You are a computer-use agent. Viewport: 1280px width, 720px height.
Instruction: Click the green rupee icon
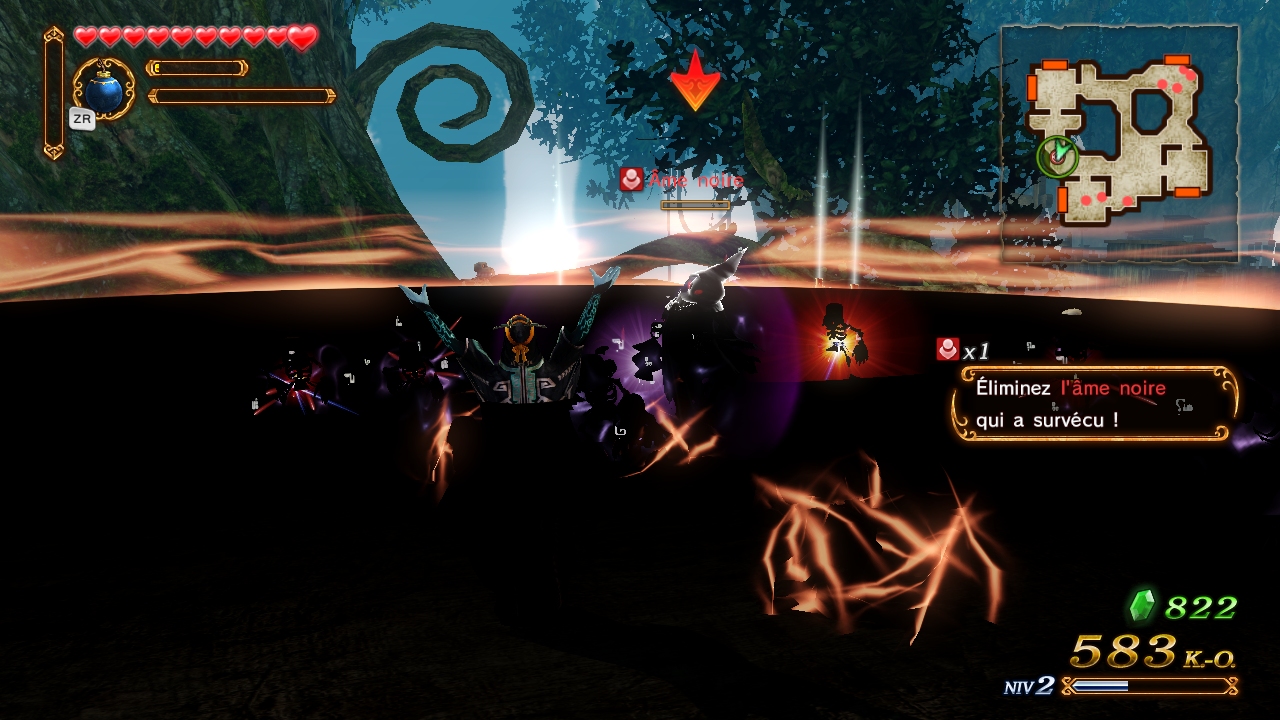(x=1141, y=606)
